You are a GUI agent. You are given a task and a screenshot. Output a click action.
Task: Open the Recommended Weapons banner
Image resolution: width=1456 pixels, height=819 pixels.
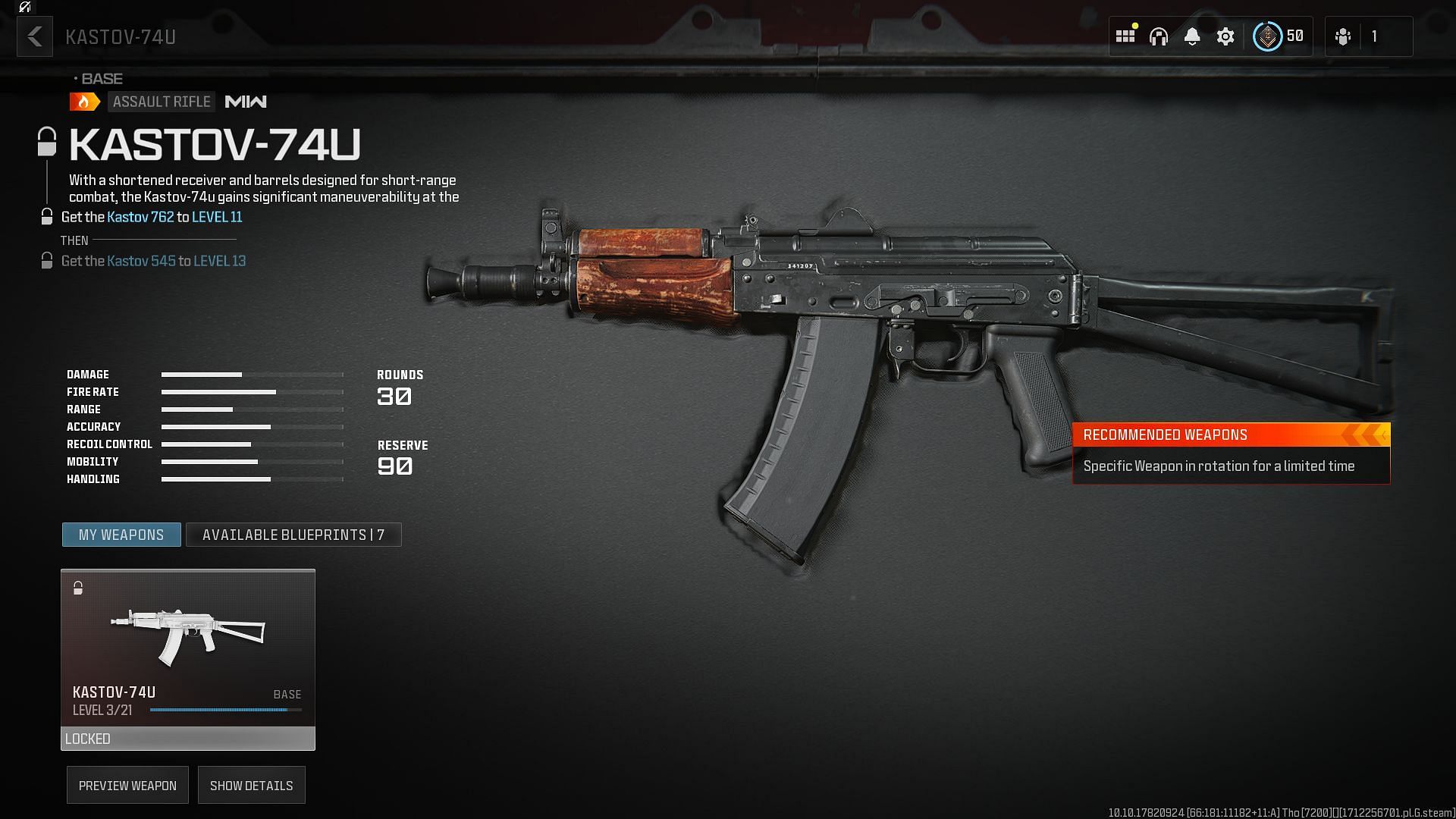pyautogui.click(x=1231, y=453)
